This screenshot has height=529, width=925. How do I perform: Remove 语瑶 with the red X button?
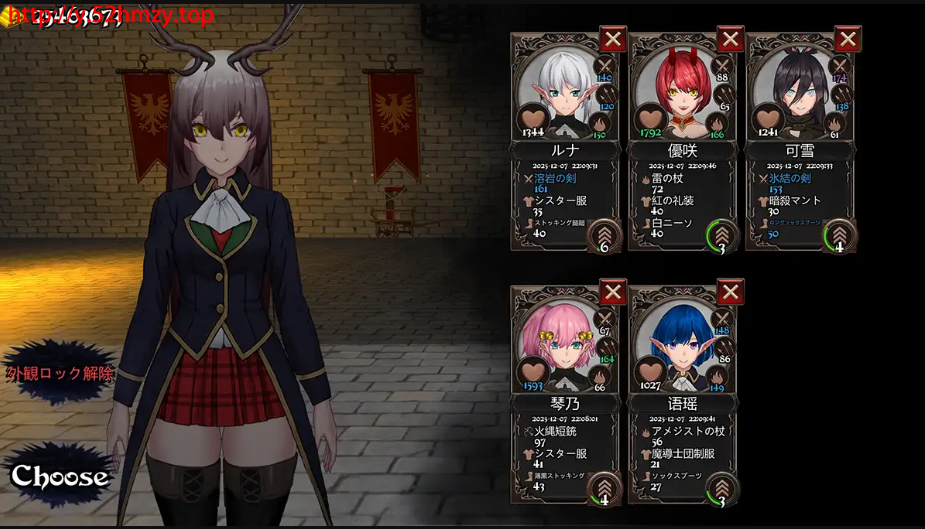[731, 292]
